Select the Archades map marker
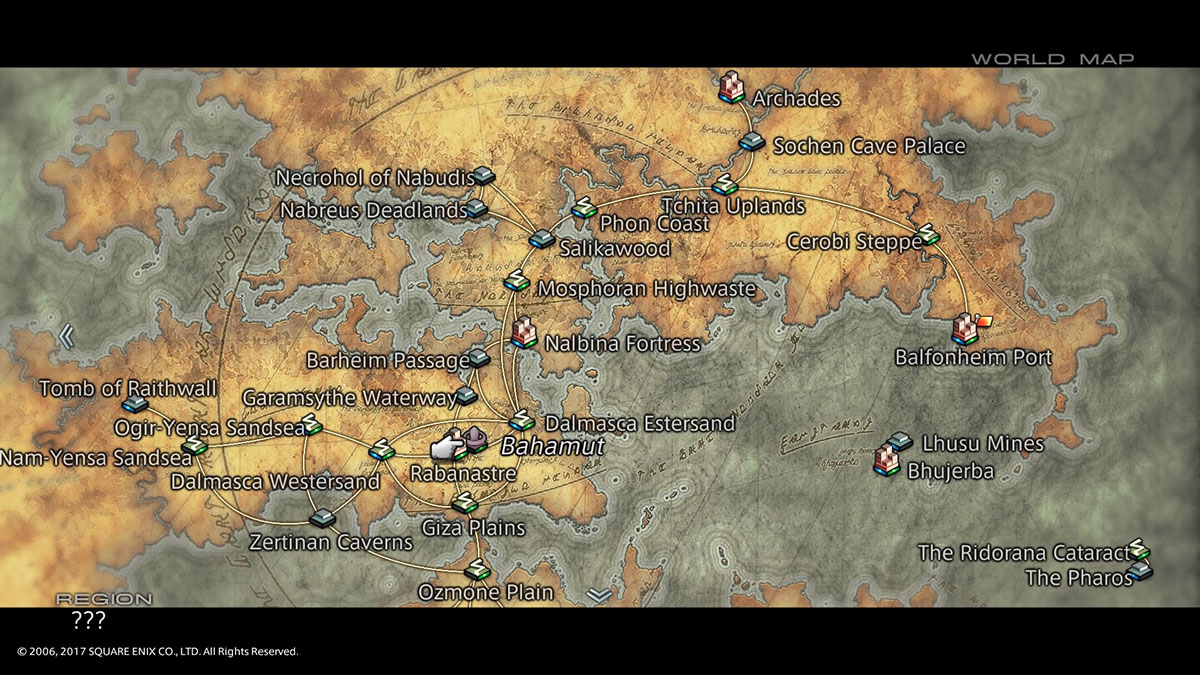Image resolution: width=1200 pixels, height=675 pixels. (x=733, y=87)
